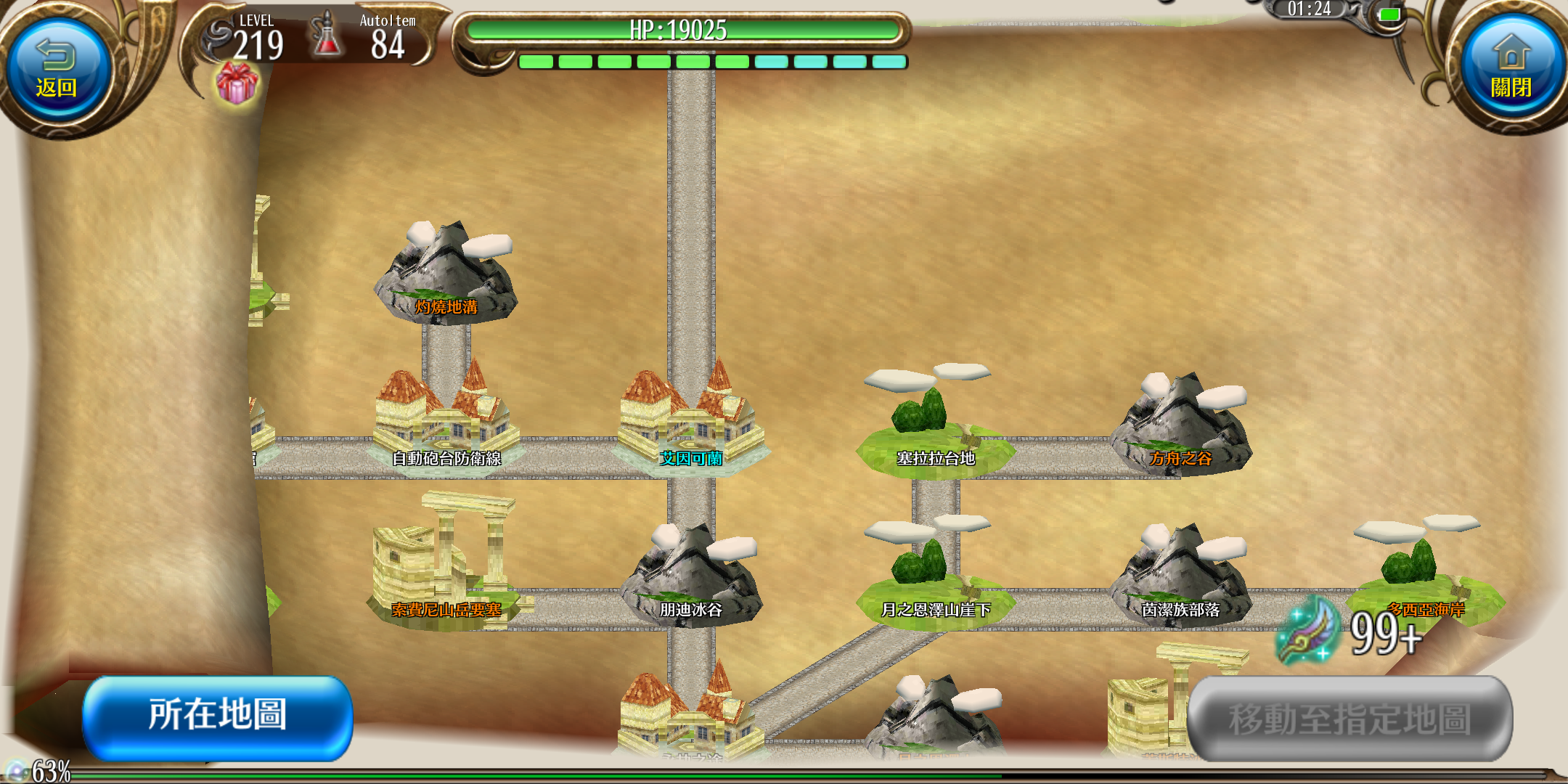
Task: Choose the 索費尼山岳要塞 ruins node
Action: point(446,573)
